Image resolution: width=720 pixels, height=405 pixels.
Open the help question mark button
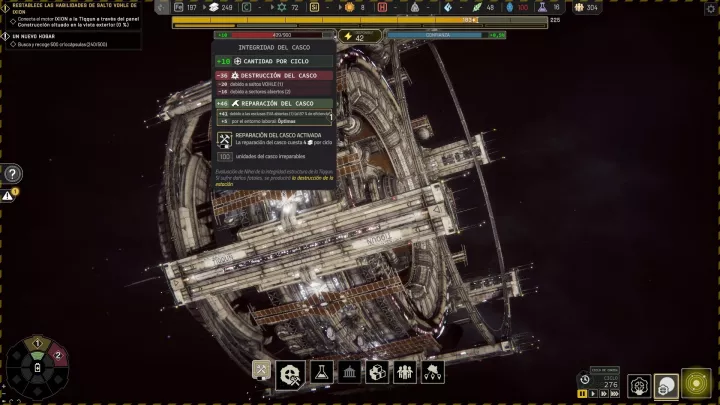coord(12,173)
